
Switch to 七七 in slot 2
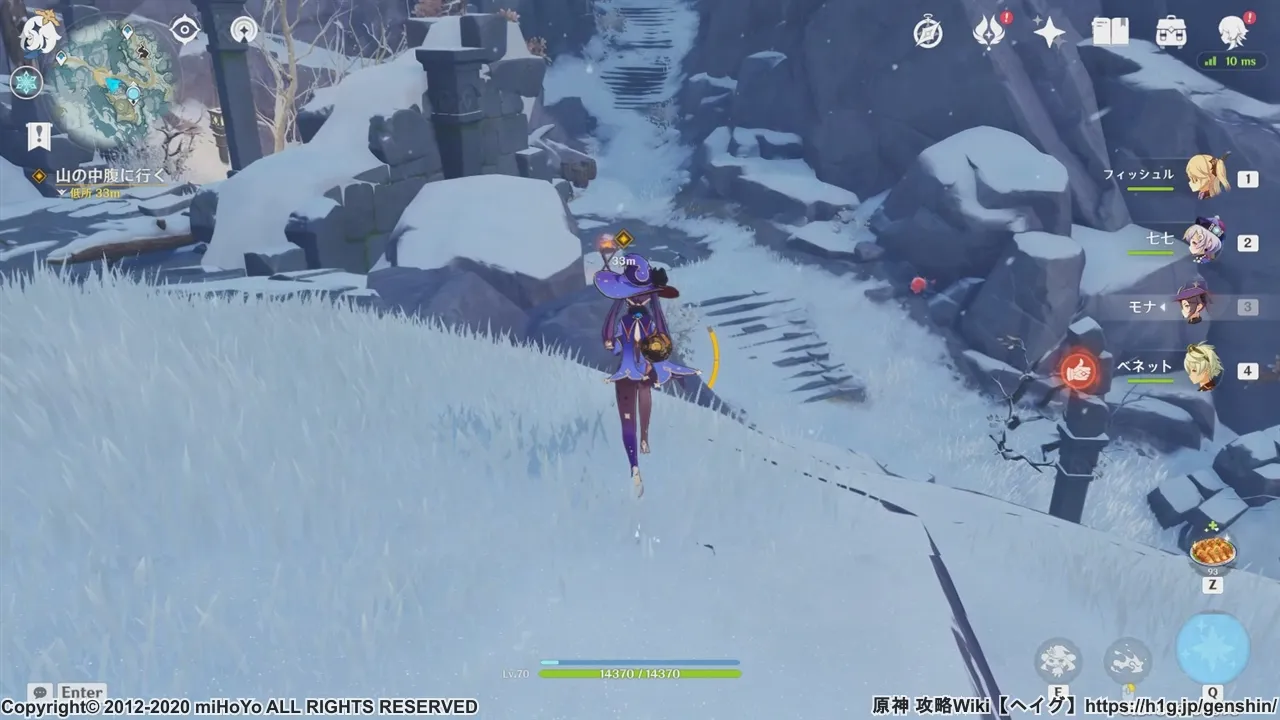1205,241
